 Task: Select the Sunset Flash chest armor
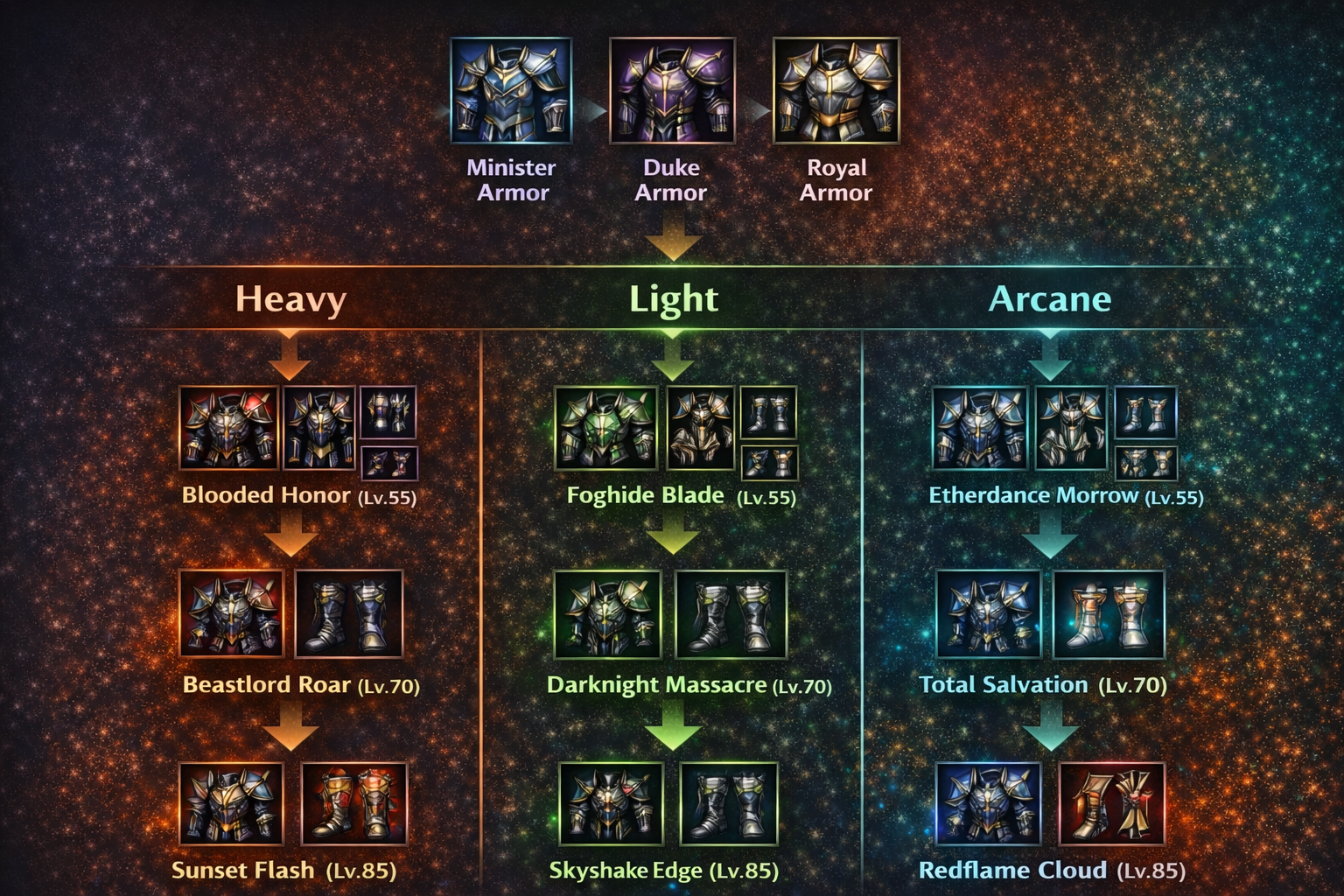pos(231,803)
